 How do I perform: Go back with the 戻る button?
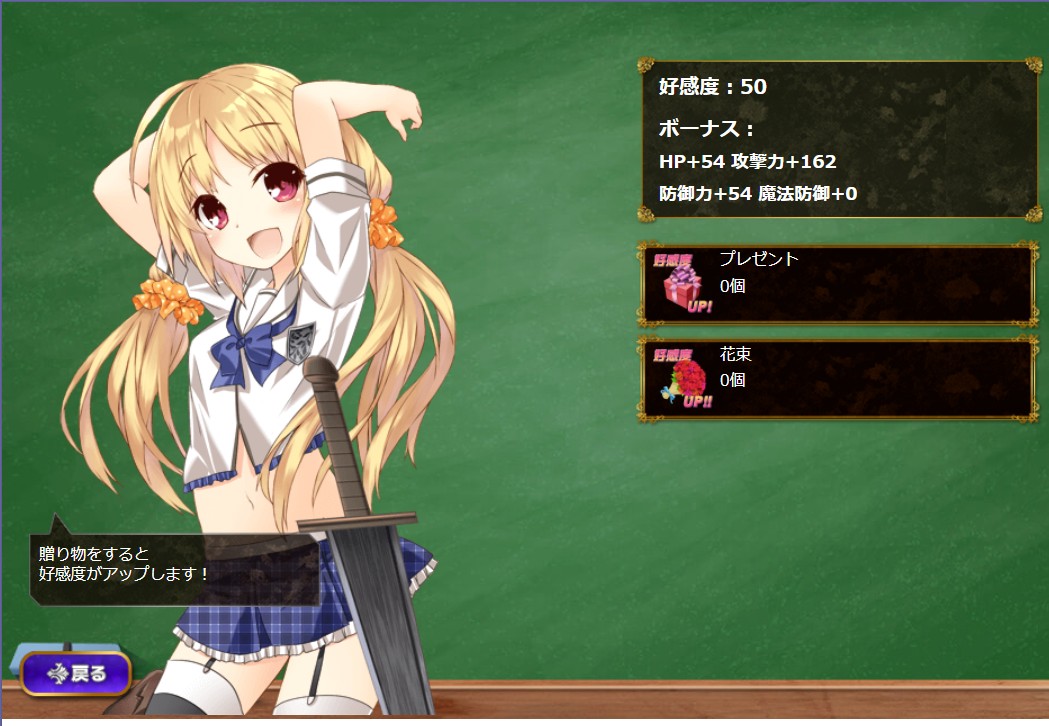click(x=77, y=673)
